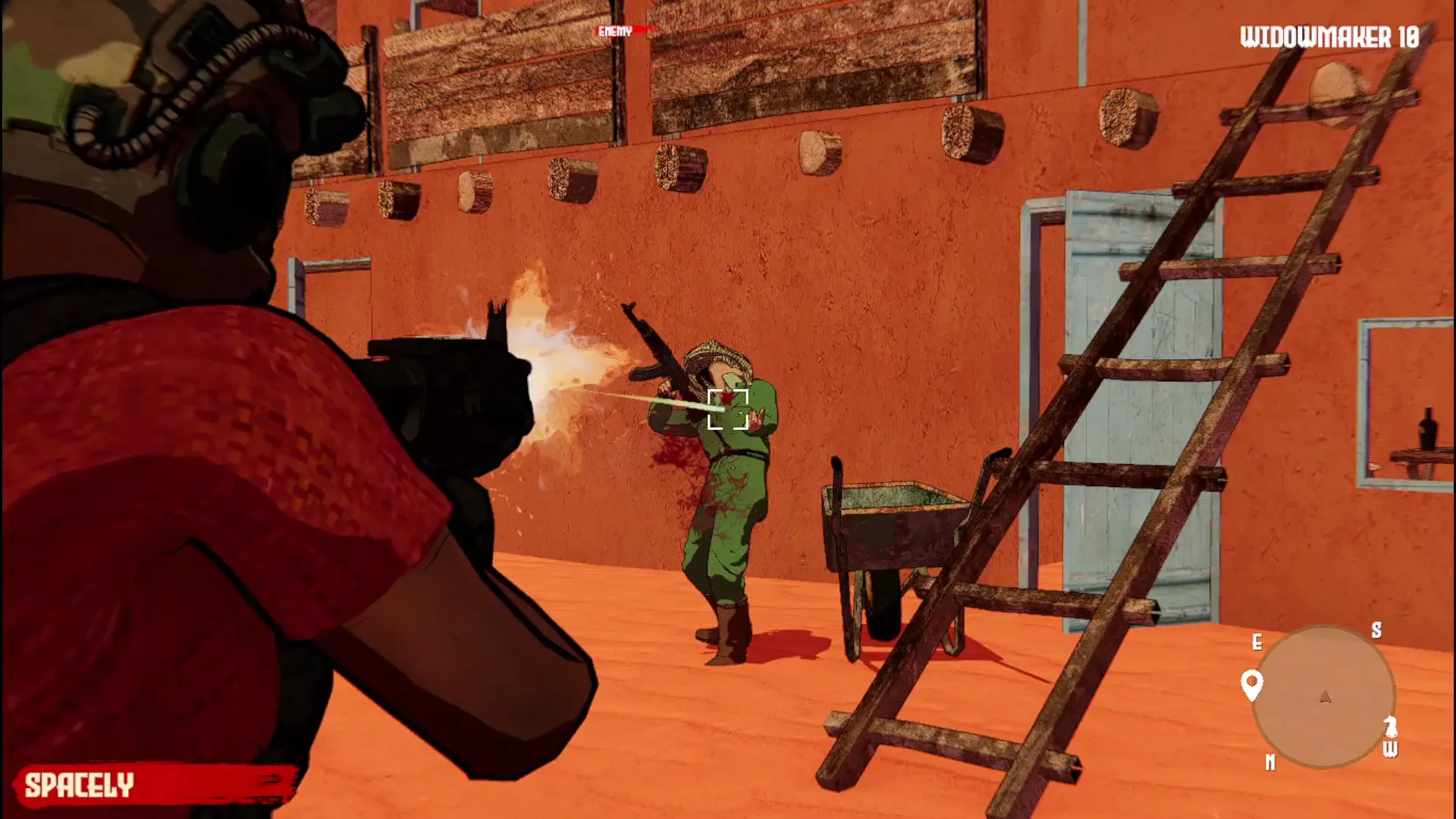Click the compass letter E on the minimap
Viewport: 1456px width, 819px height.
tap(1257, 641)
